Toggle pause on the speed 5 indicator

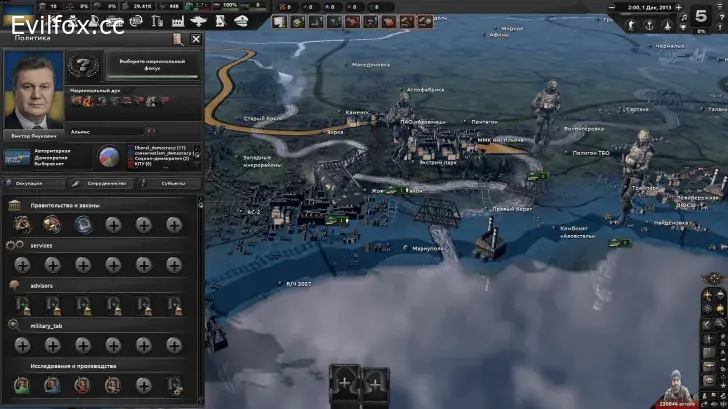coord(701,16)
